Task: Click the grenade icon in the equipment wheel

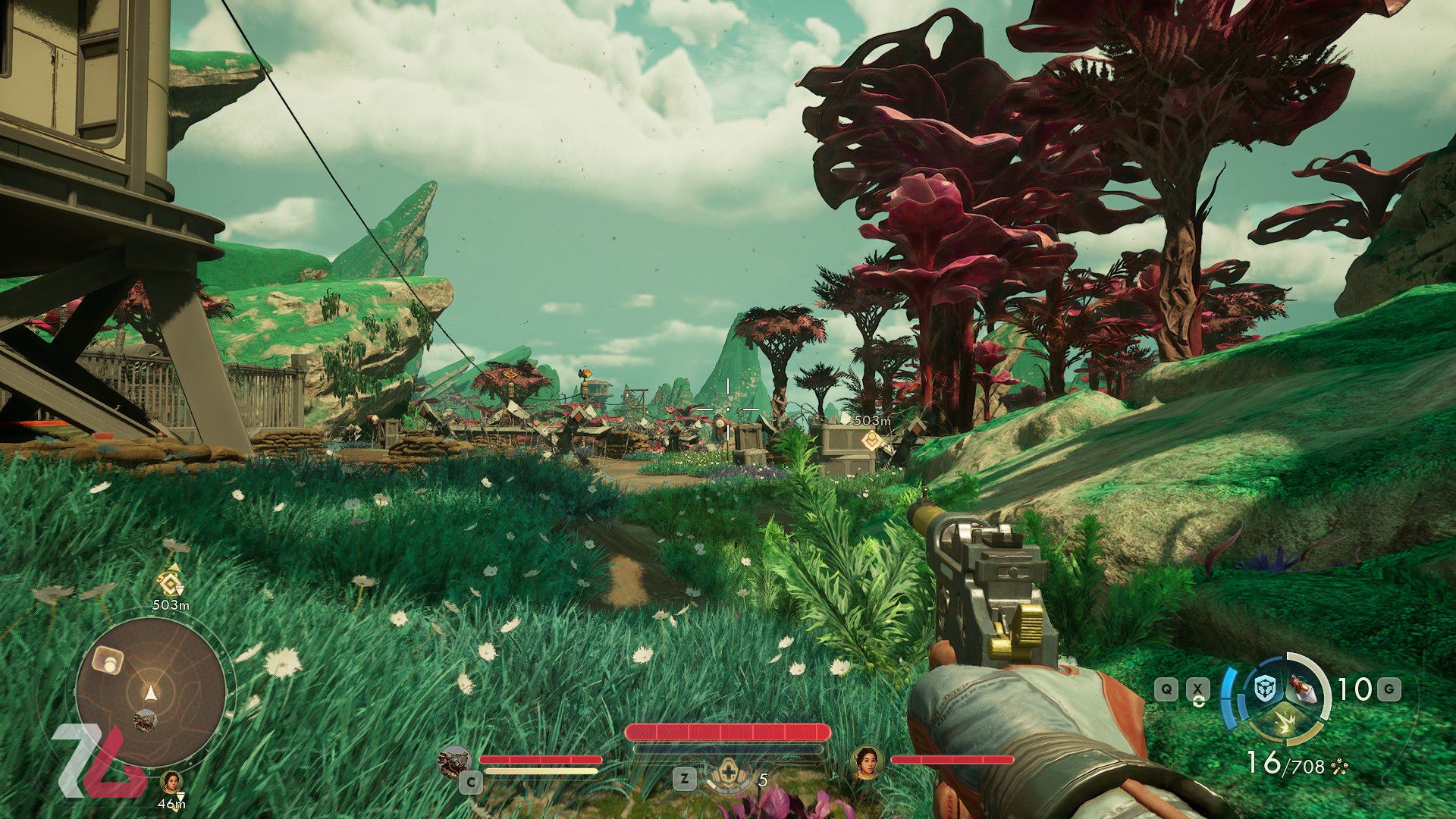Action: pos(1301,690)
